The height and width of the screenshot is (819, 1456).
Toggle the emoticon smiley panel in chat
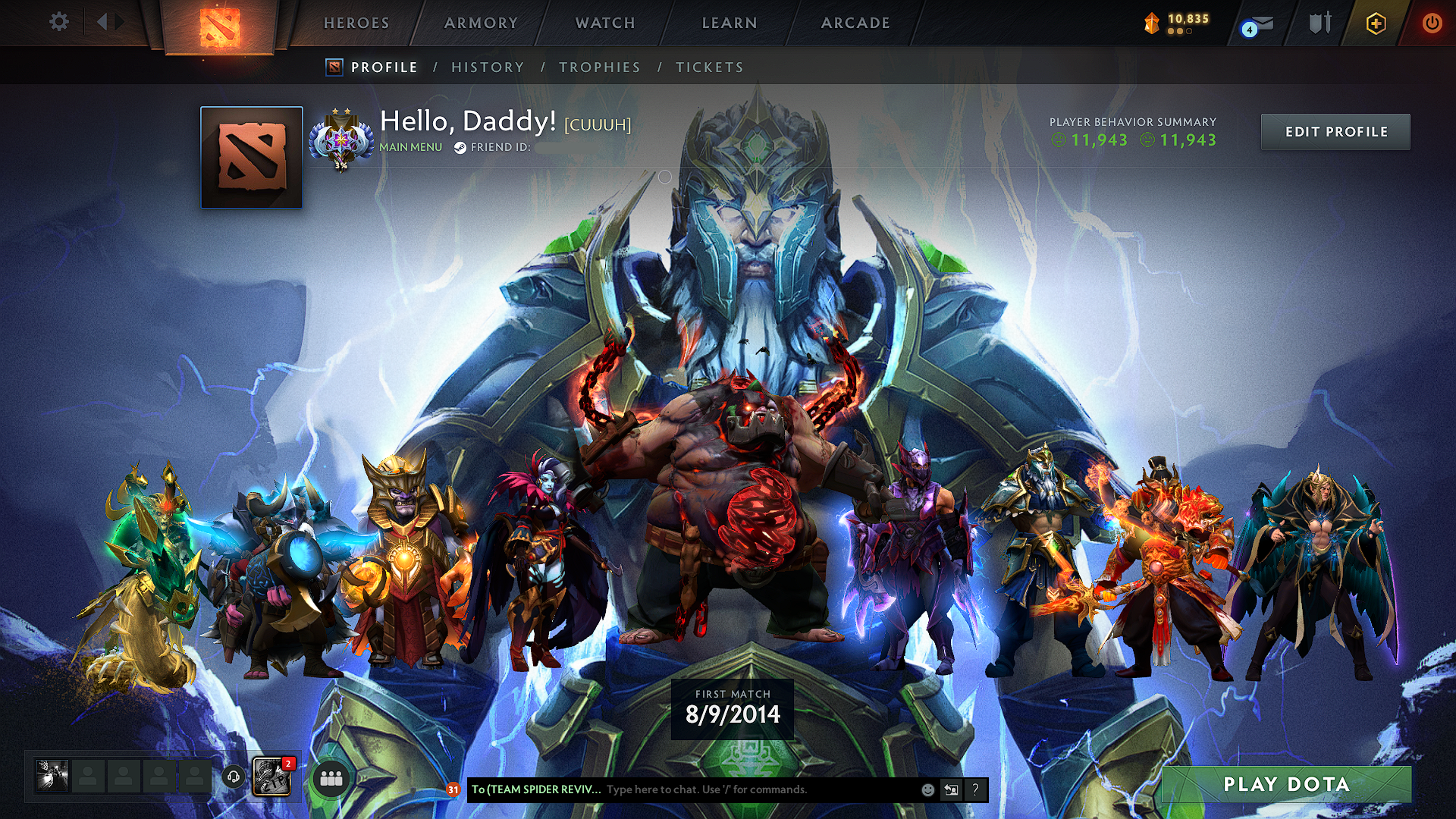pyautogui.click(x=927, y=790)
